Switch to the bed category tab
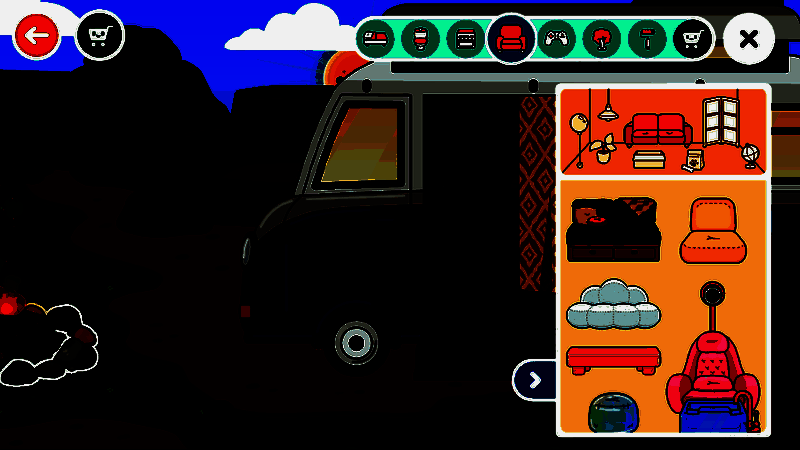800x450 pixels. point(376,40)
